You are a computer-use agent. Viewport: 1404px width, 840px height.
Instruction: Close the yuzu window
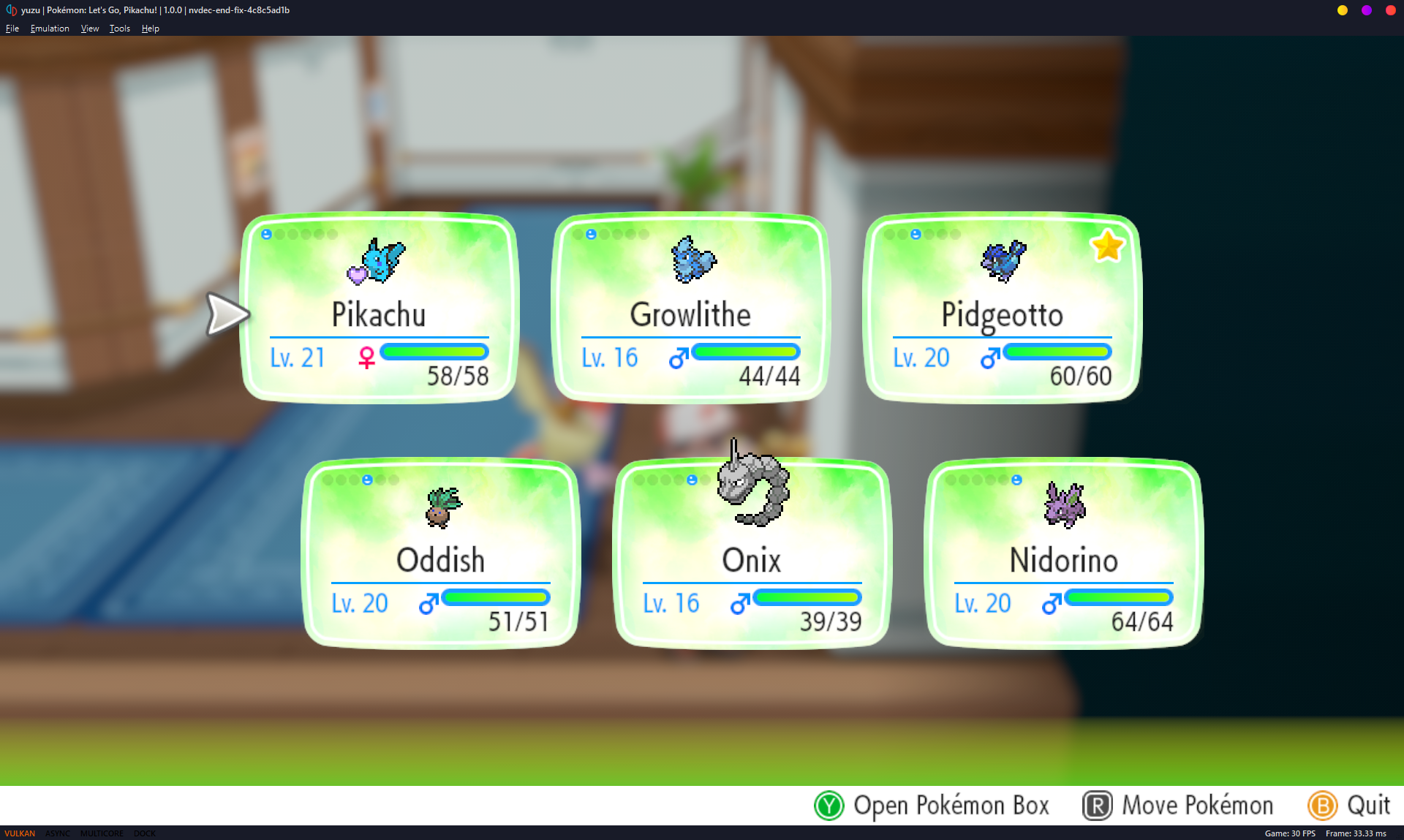pos(1390,10)
